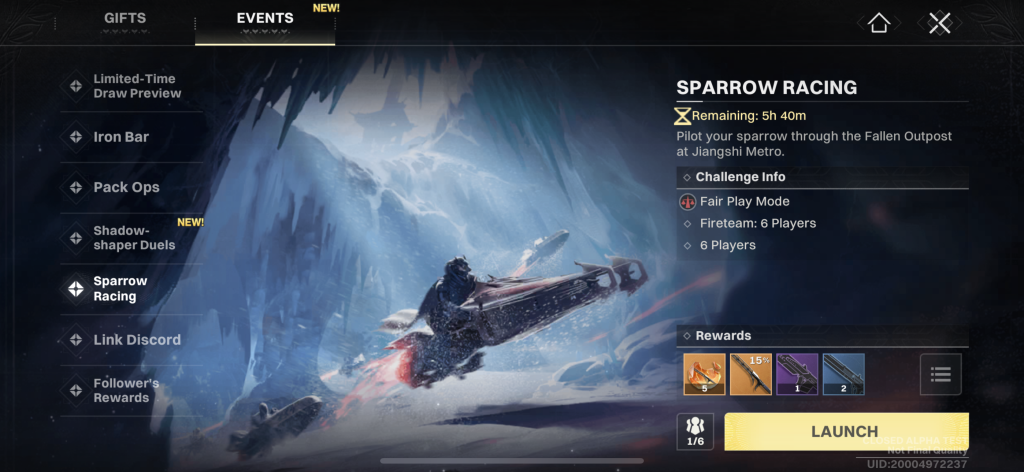
Task: Switch to the Gifts tab
Action: (x=125, y=19)
